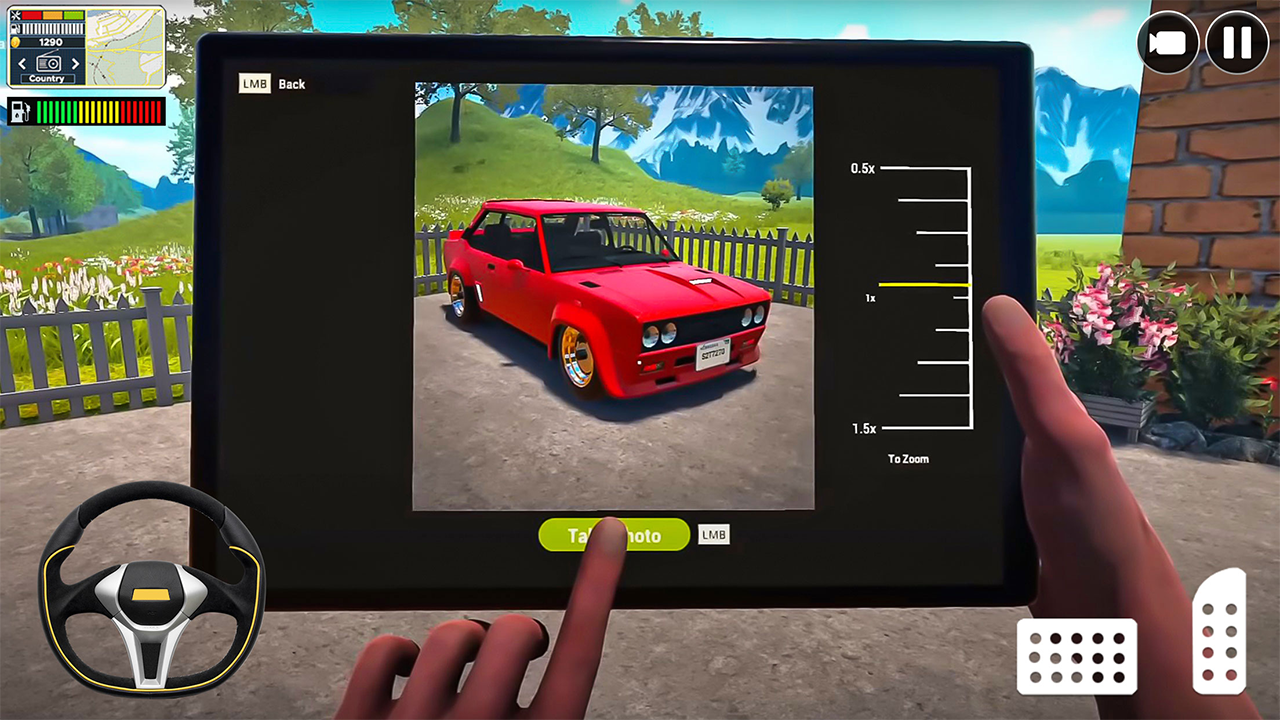Click the LMB badge beside the Back label
The image size is (1280, 720).
pyautogui.click(x=254, y=83)
